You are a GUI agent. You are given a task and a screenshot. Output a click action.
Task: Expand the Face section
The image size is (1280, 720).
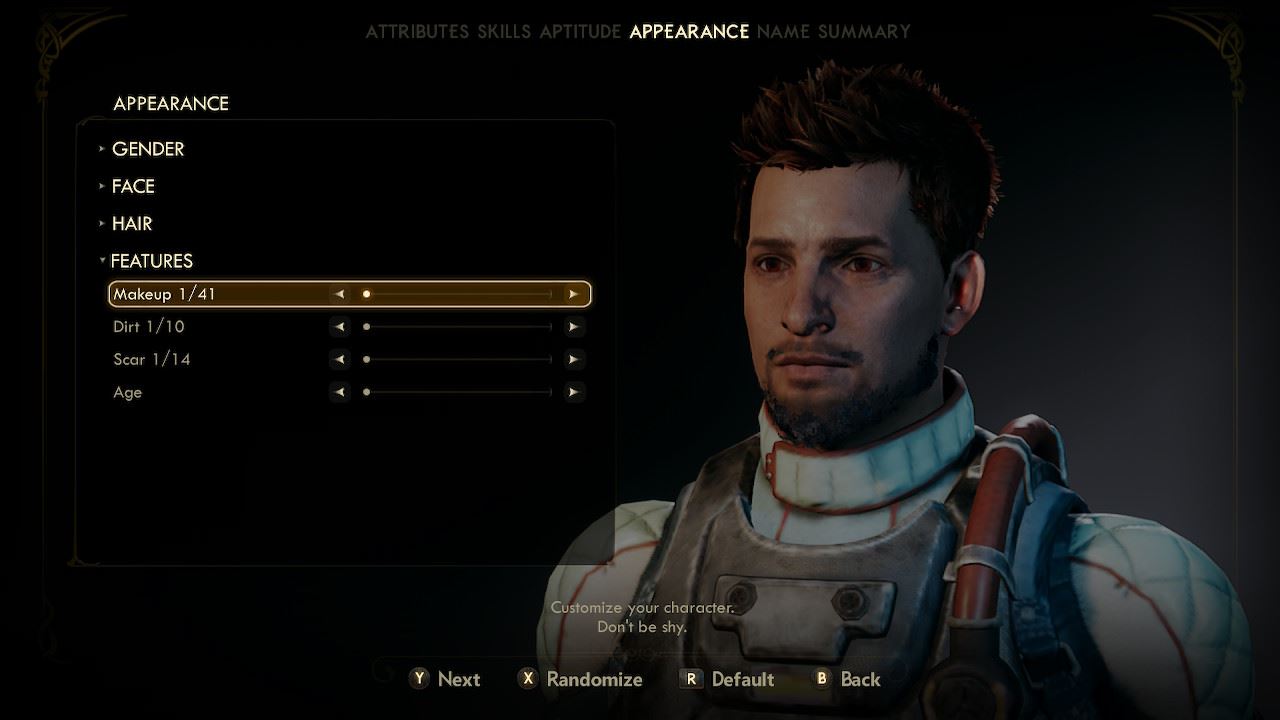point(133,186)
